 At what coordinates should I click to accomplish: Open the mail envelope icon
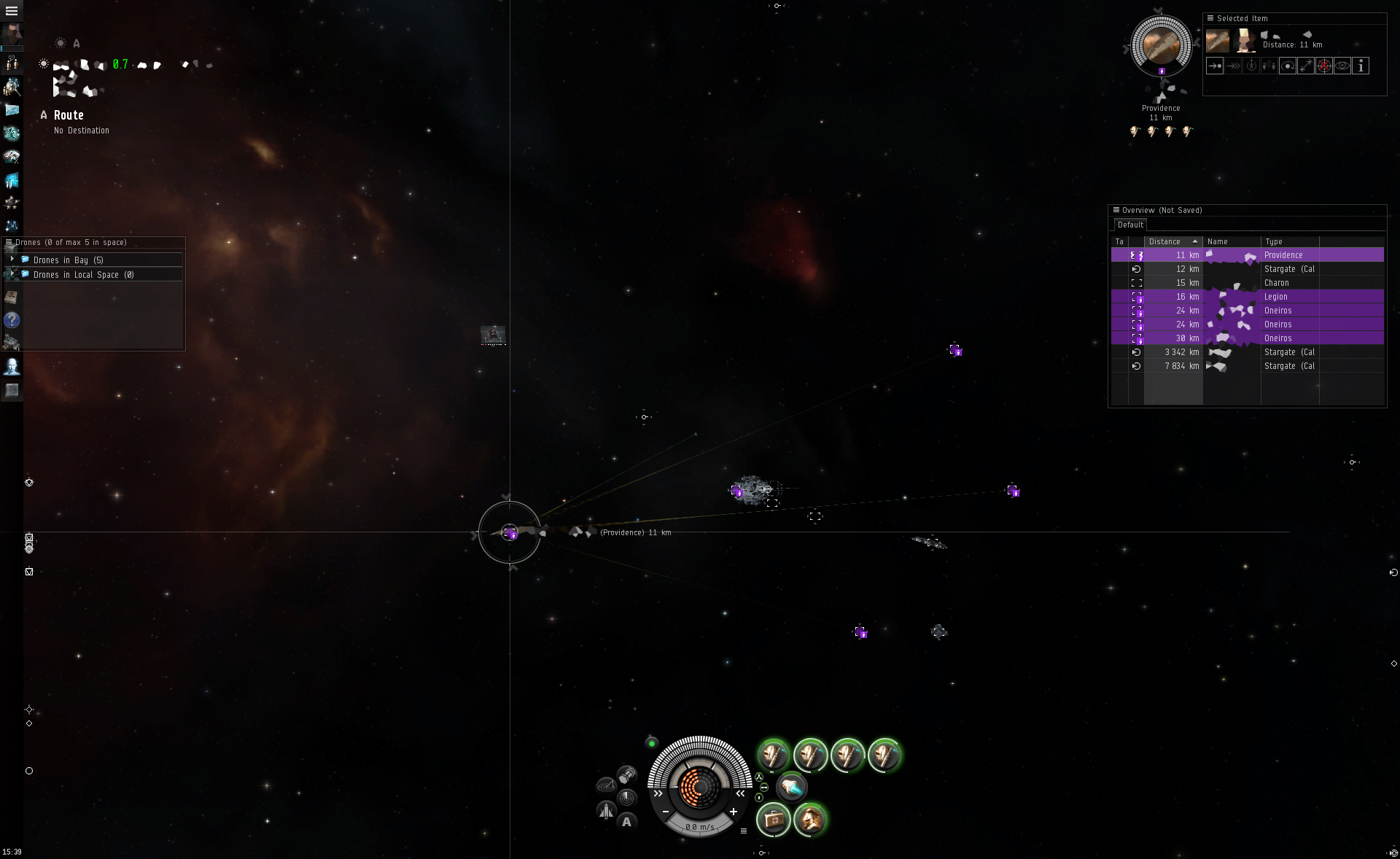coord(12,109)
